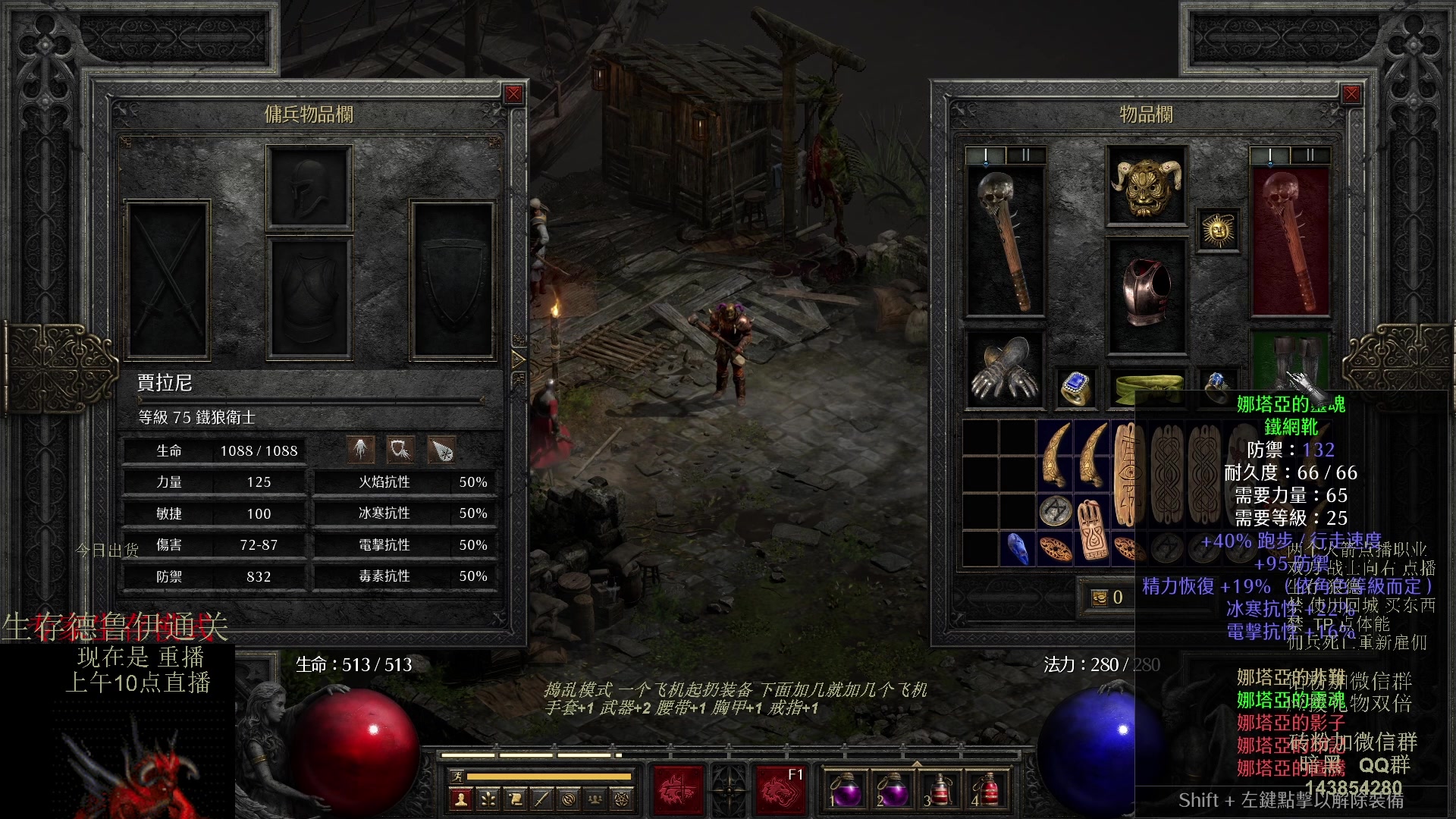
Task: Use the purple potion in belt slot 1
Action: pyautogui.click(x=846, y=789)
